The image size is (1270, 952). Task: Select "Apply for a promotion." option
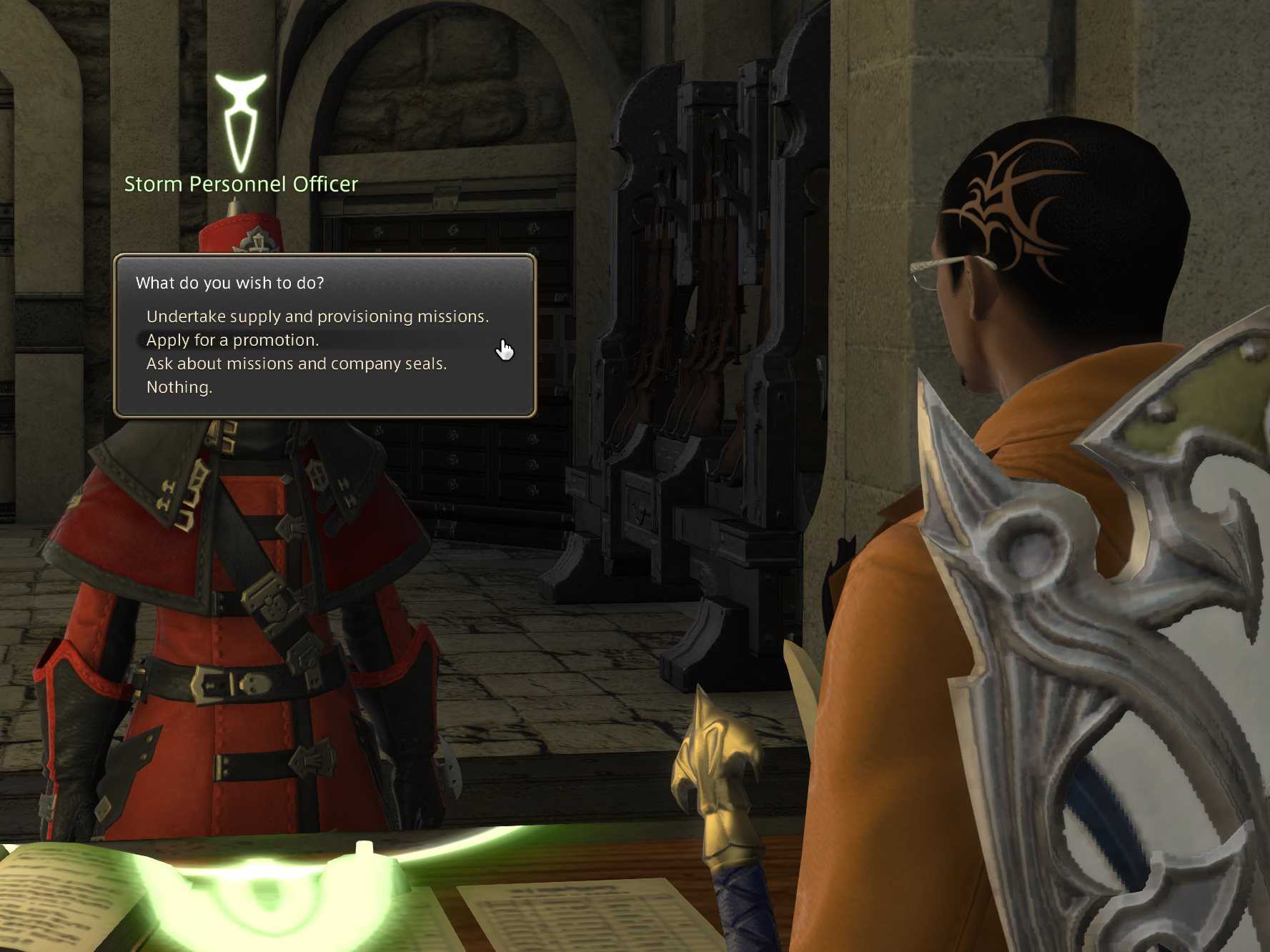pos(232,340)
